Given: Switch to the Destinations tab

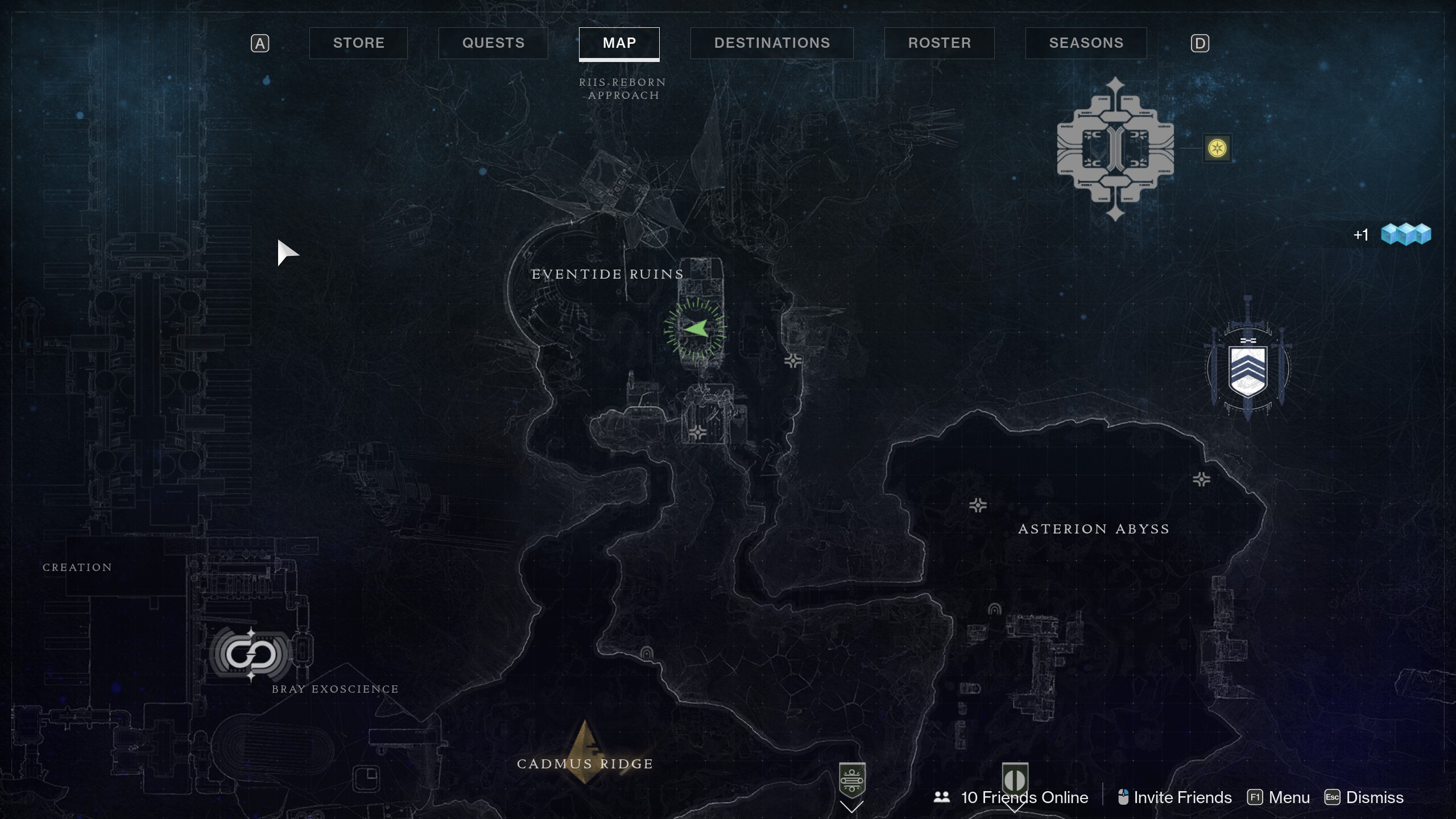Looking at the screenshot, I should point(771,43).
